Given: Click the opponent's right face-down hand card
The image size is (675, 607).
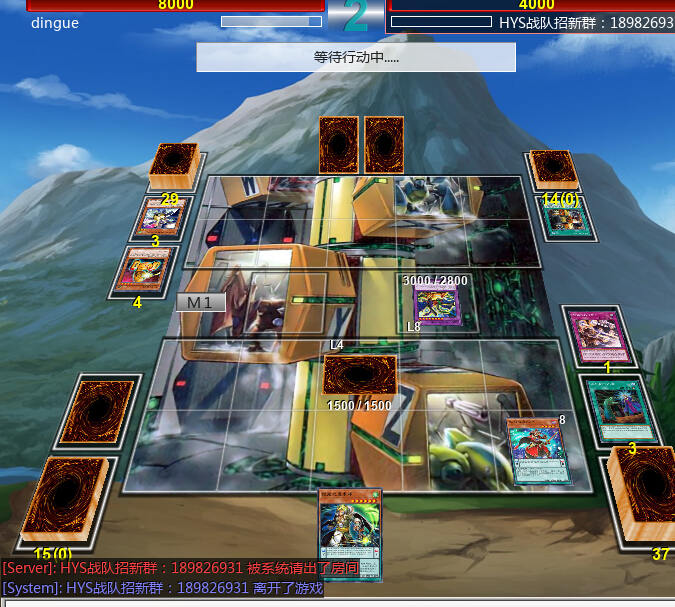Looking at the screenshot, I should [384, 144].
